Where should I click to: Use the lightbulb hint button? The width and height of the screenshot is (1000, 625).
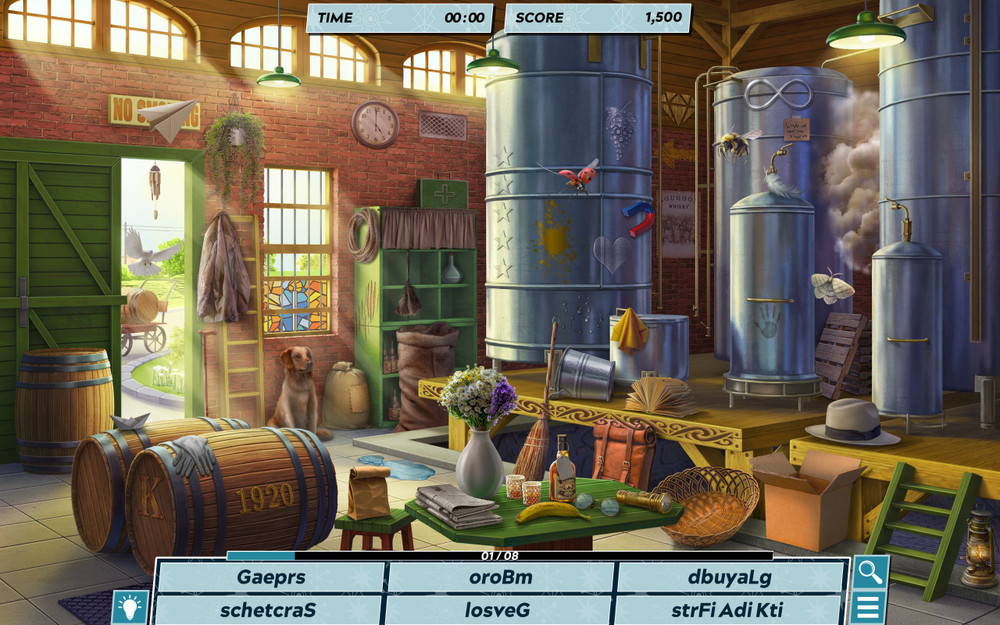click(x=130, y=606)
